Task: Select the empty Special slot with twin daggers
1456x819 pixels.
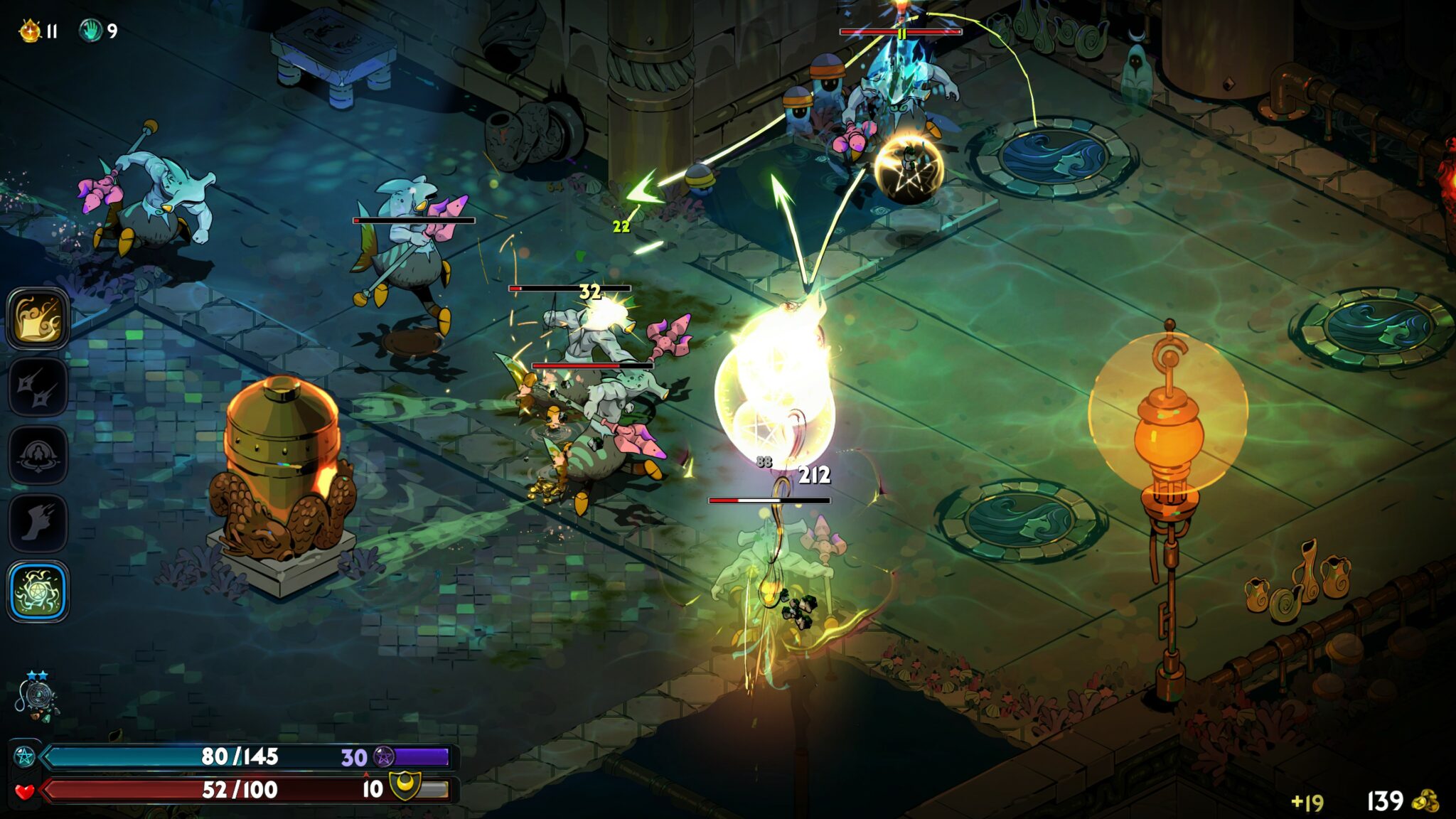Action: [x=38, y=387]
